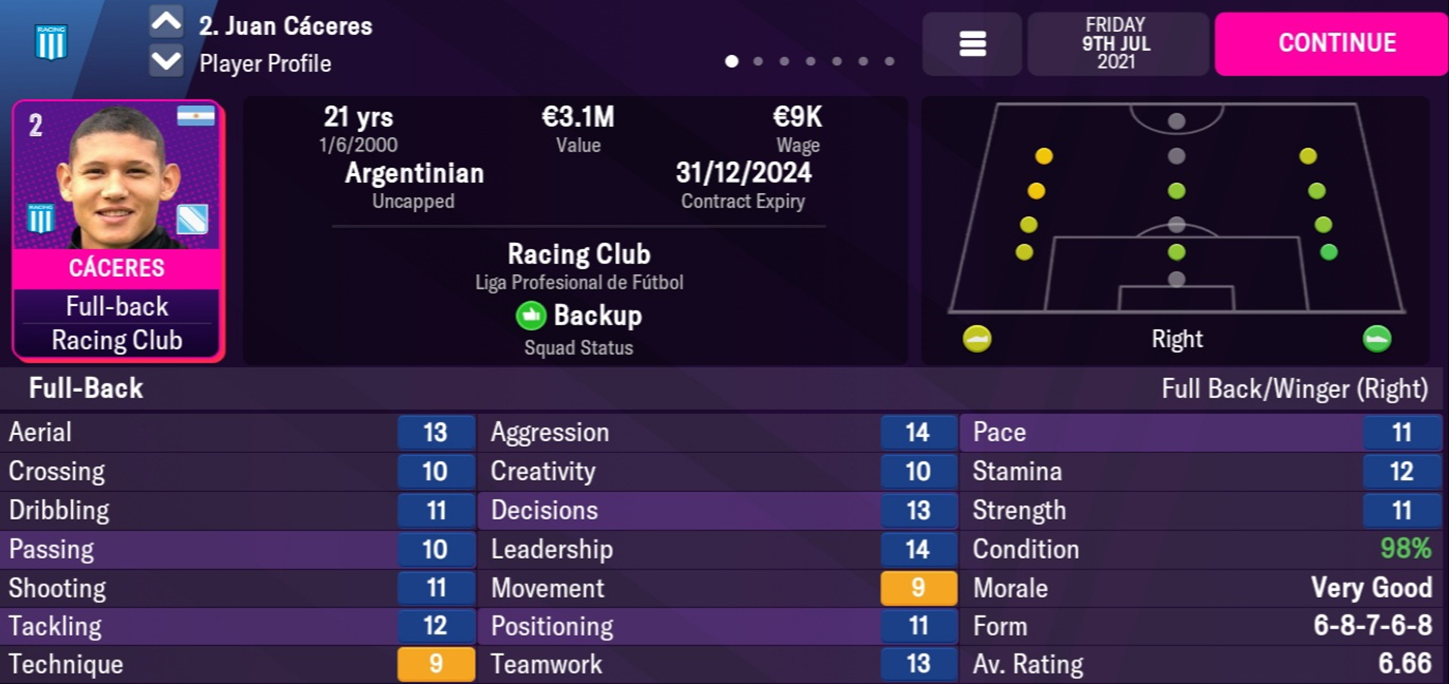Viewport: 1449px width, 684px height.
Task: Click the green right foot boot icon
Action: [1377, 339]
